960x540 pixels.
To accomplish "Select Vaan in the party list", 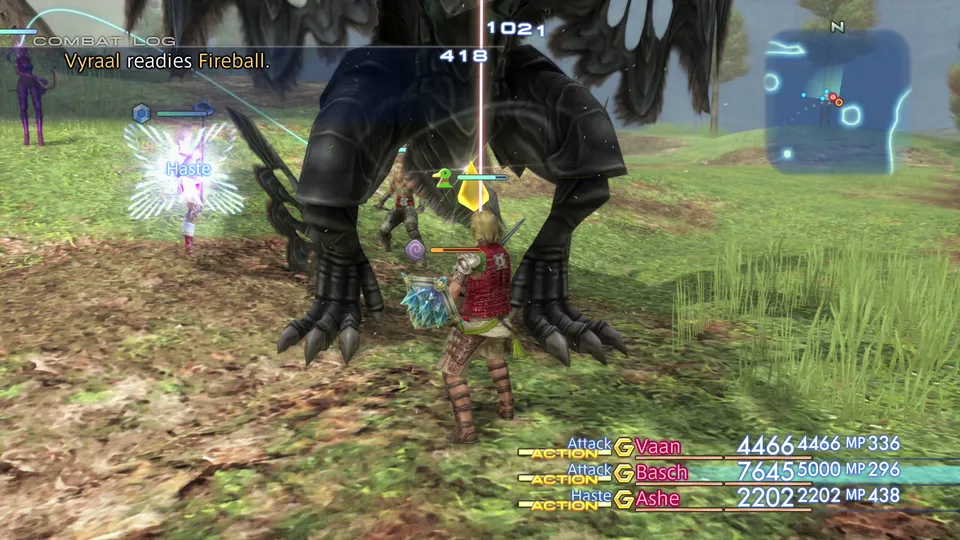I will 657,446.
